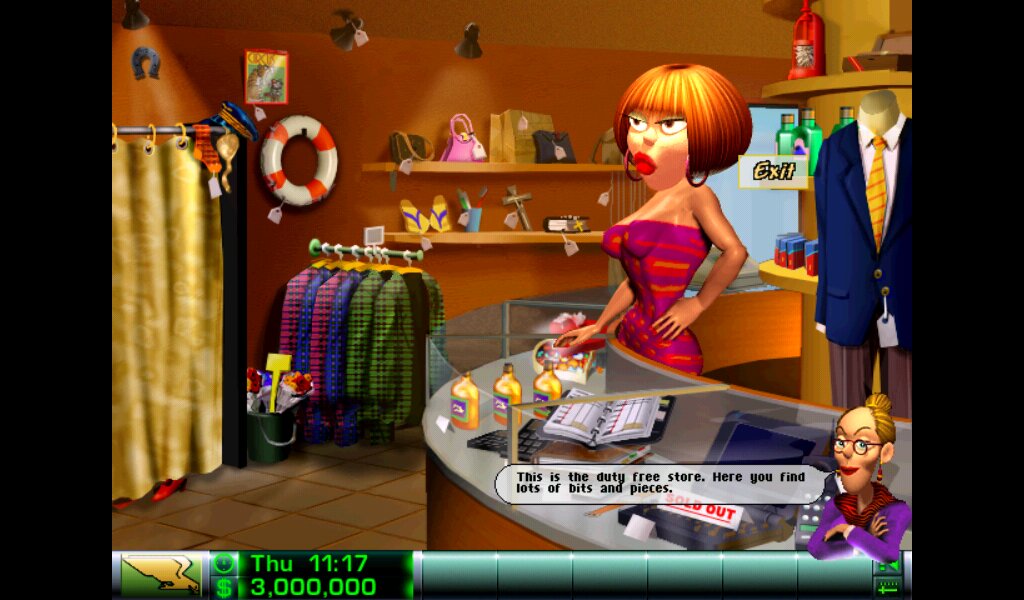This screenshot has width=1024, height=600.
Task: Click the yellow airline logo in the status bar
Action: [x=160, y=575]
